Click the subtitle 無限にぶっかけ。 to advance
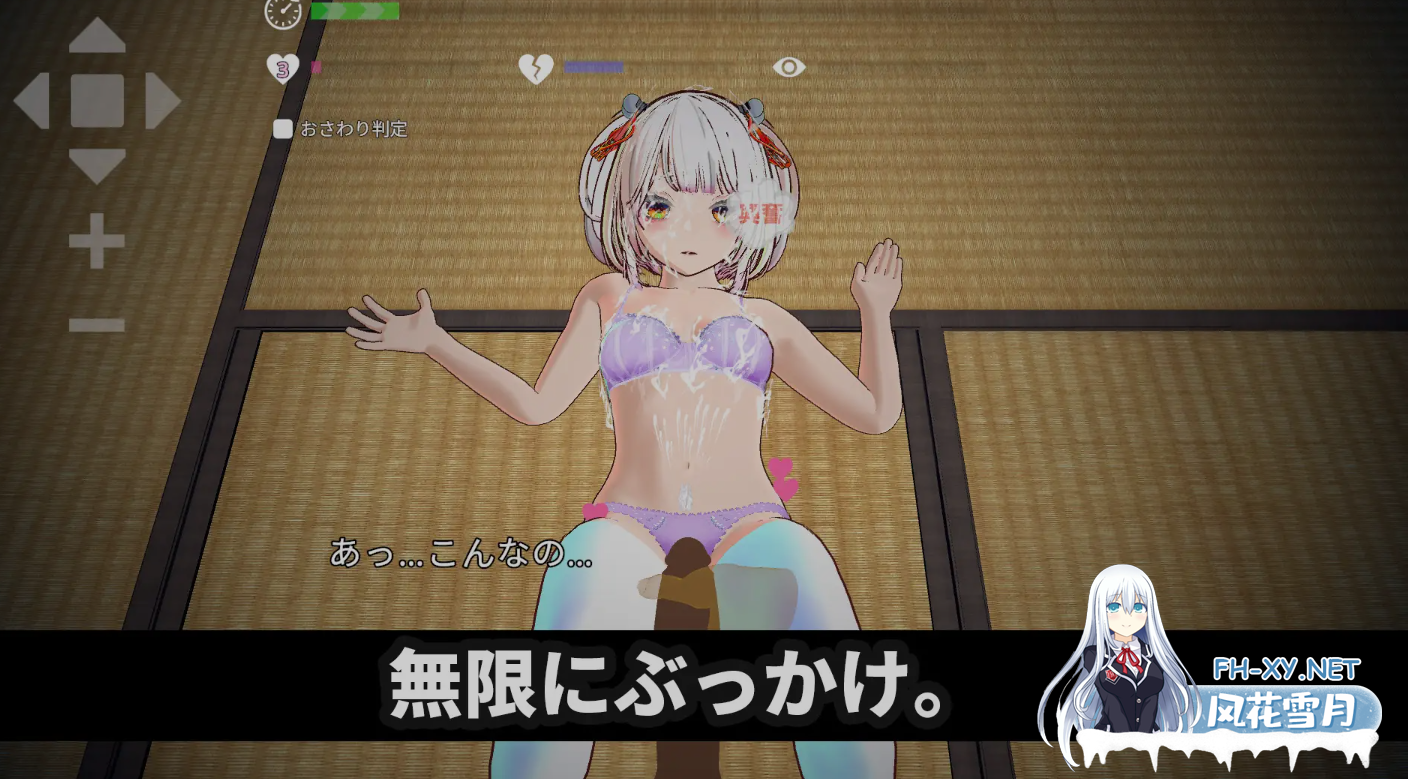The image size is (1408, 779). coord(660,678)
